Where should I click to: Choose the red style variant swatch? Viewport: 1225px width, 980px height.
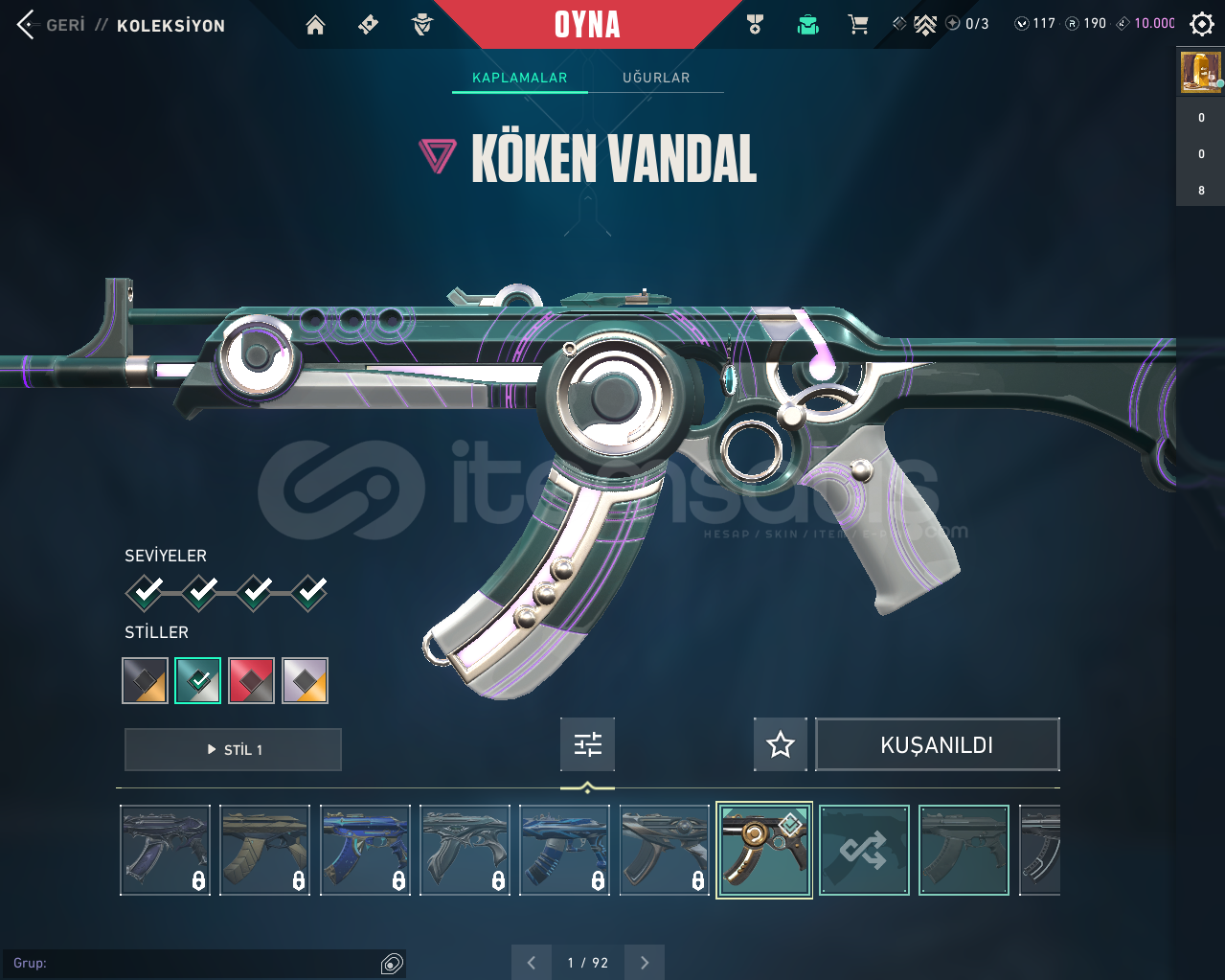pyautogui.click(x=252, y=680)
